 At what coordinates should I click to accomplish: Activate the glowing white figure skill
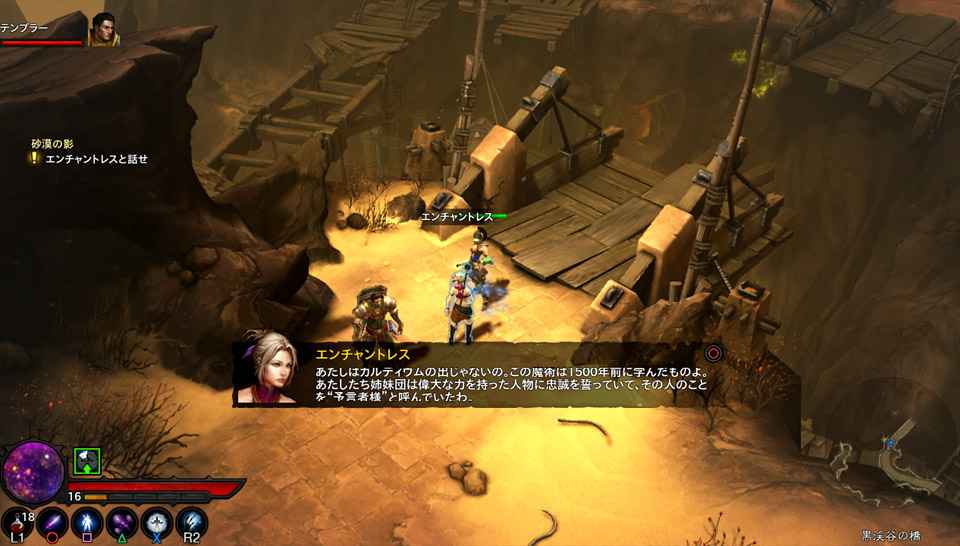pyautogui.click(x=87, y=523)
